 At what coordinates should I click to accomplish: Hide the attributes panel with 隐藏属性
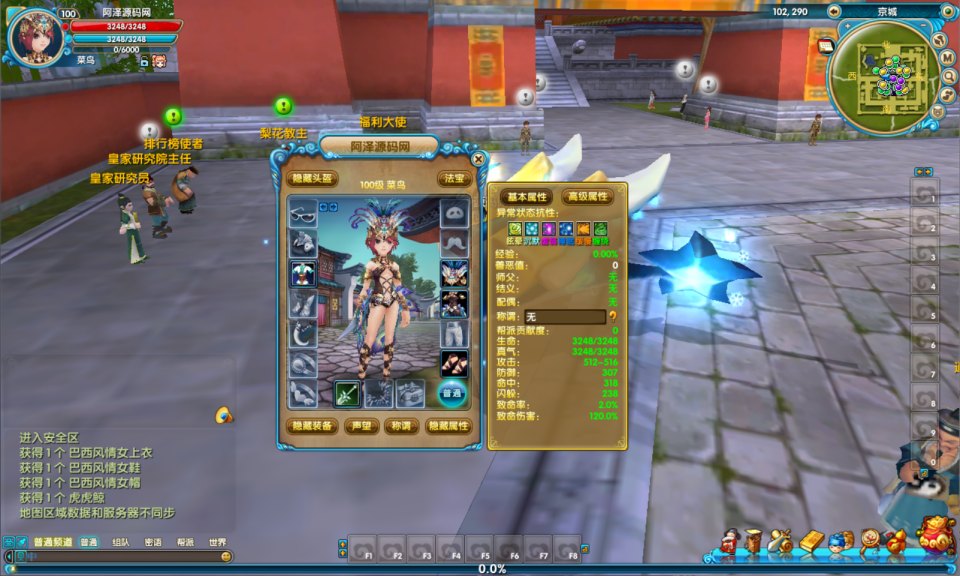(448, 425)
